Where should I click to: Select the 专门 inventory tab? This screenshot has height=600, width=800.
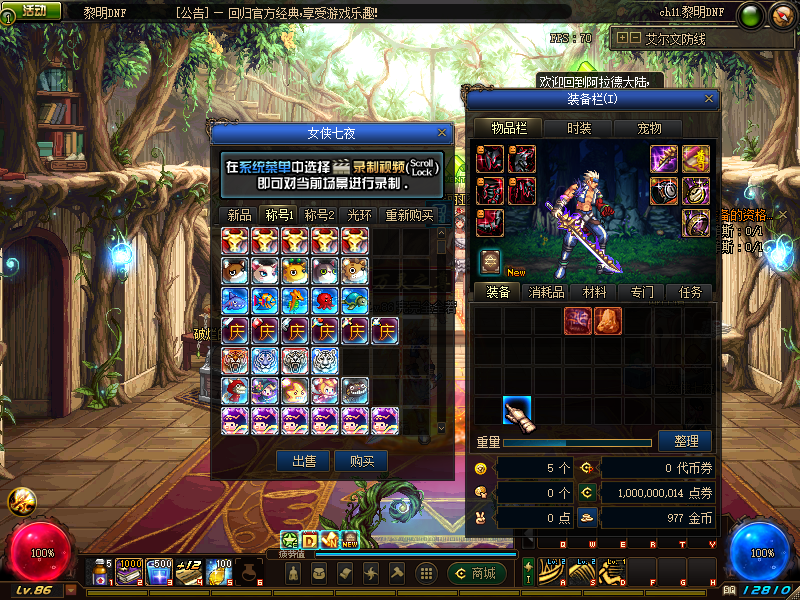click(642, 292)
